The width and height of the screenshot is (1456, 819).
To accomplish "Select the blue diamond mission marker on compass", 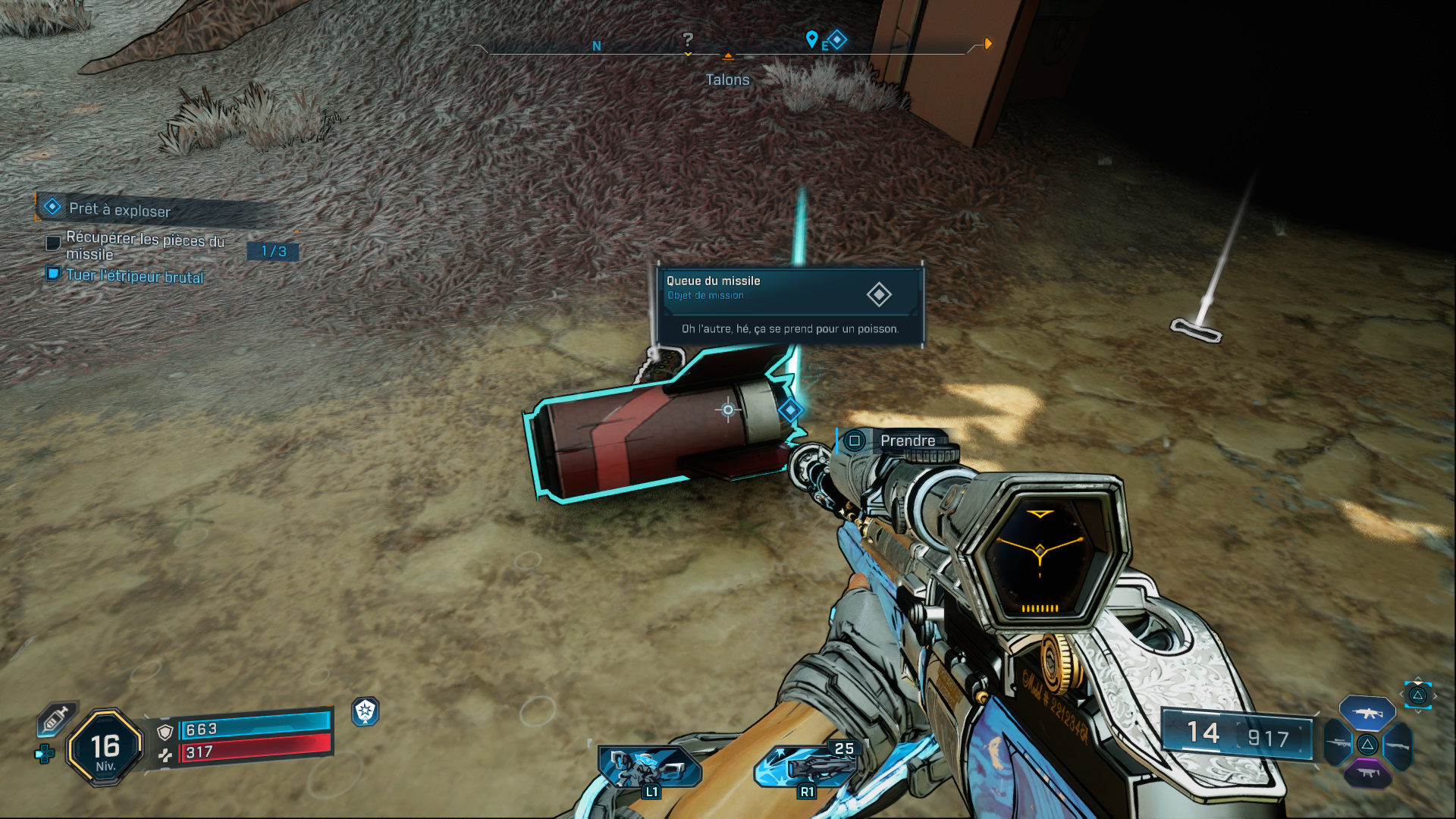I will click(x=837, y=39).
